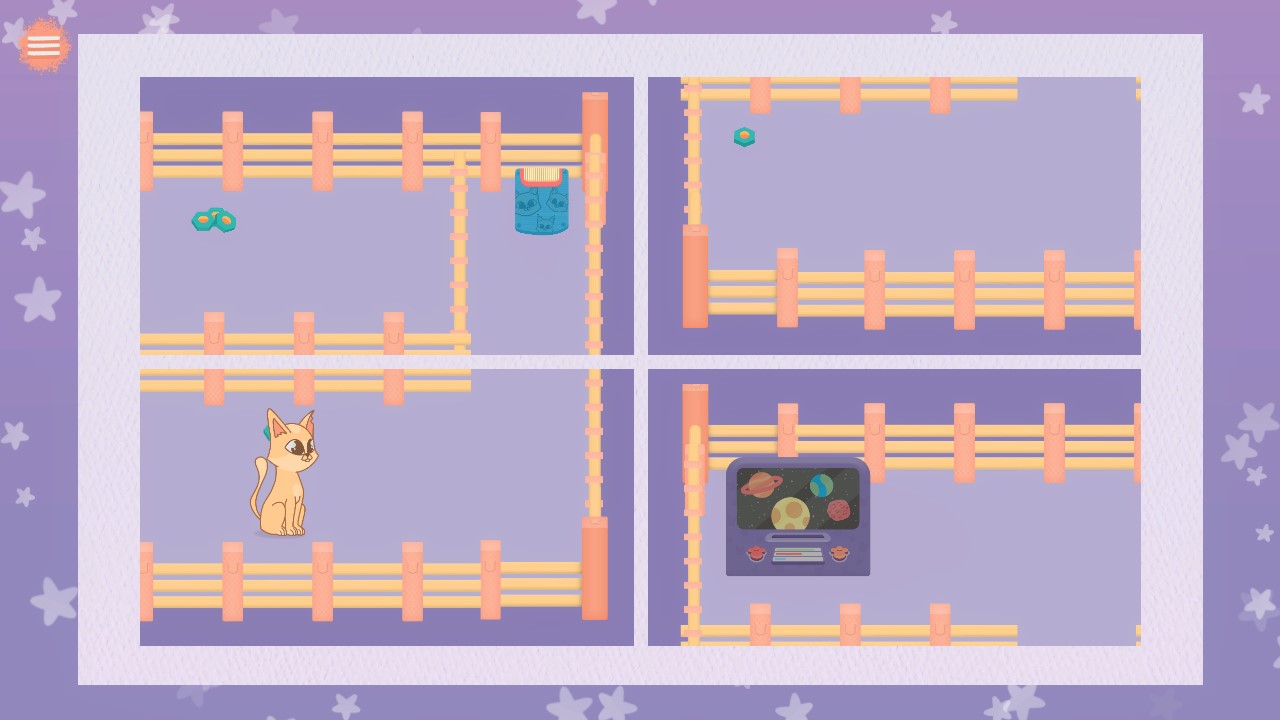Click the single green treat in top-right pen
The width and height of the screenshot is (1280, 720).
click(744, 137)
